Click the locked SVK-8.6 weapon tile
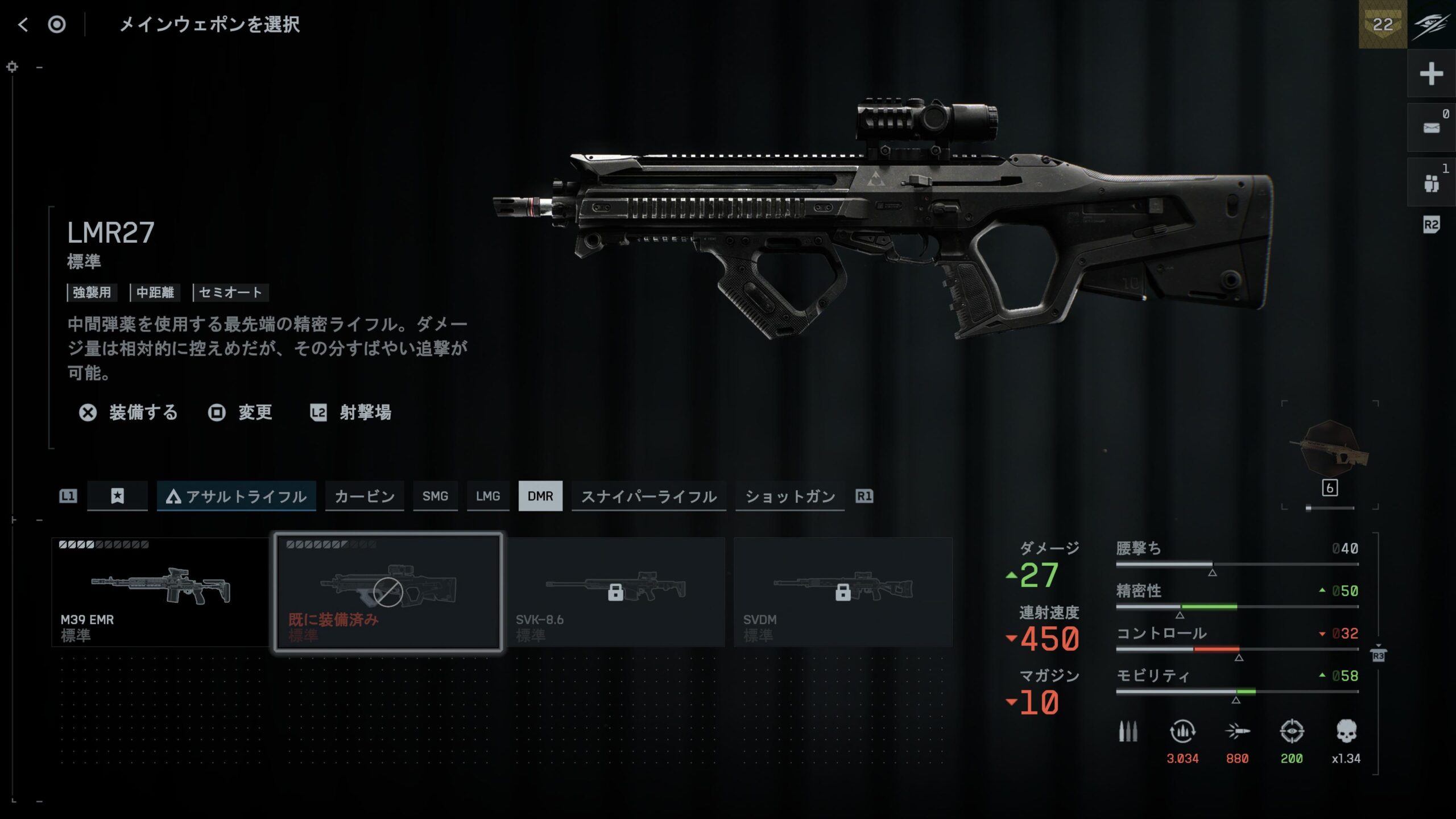This screenshot has width=1456, height=819. click(x=615, y=592)
